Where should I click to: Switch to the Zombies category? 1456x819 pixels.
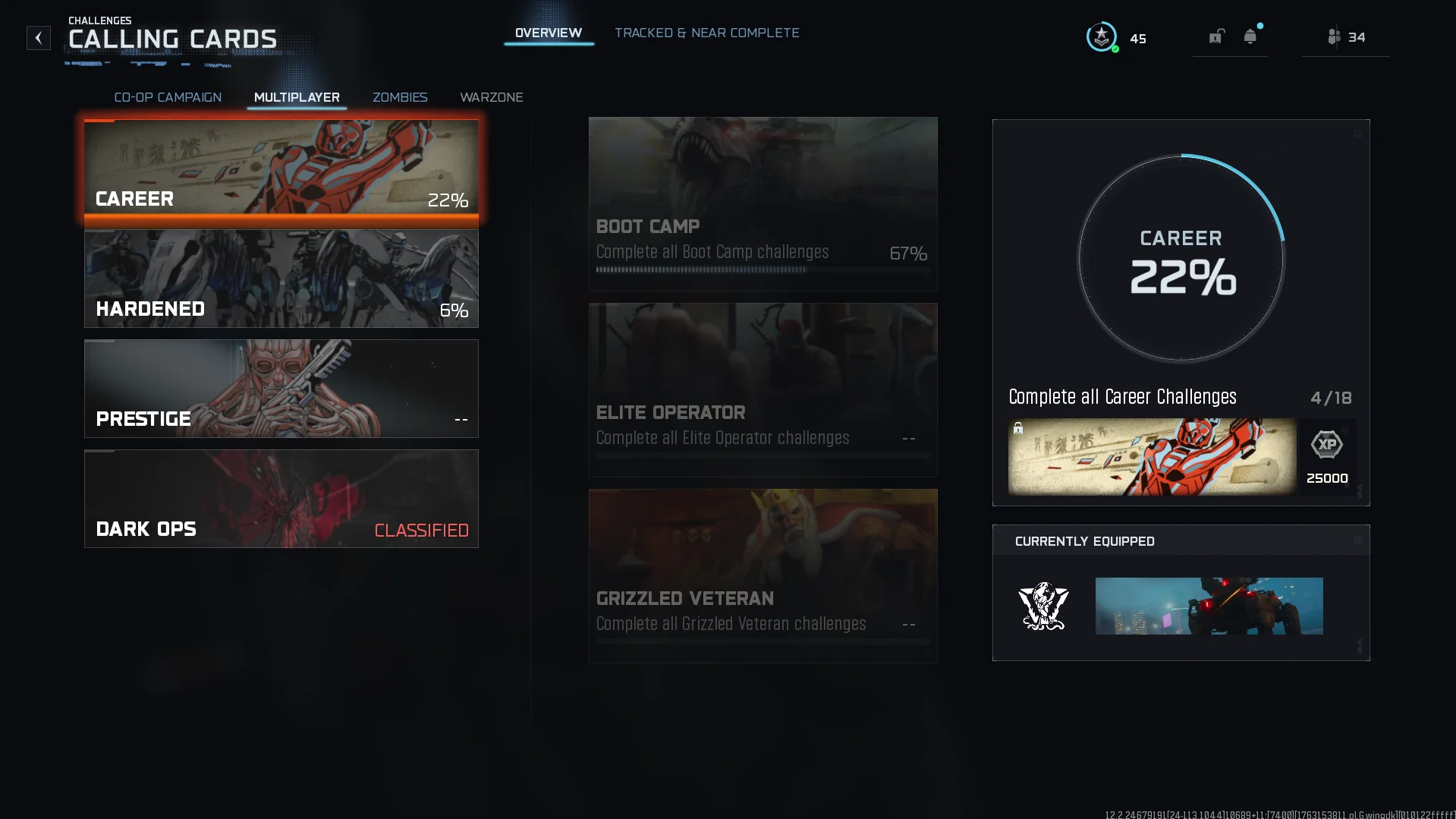(x=400, y=97)
